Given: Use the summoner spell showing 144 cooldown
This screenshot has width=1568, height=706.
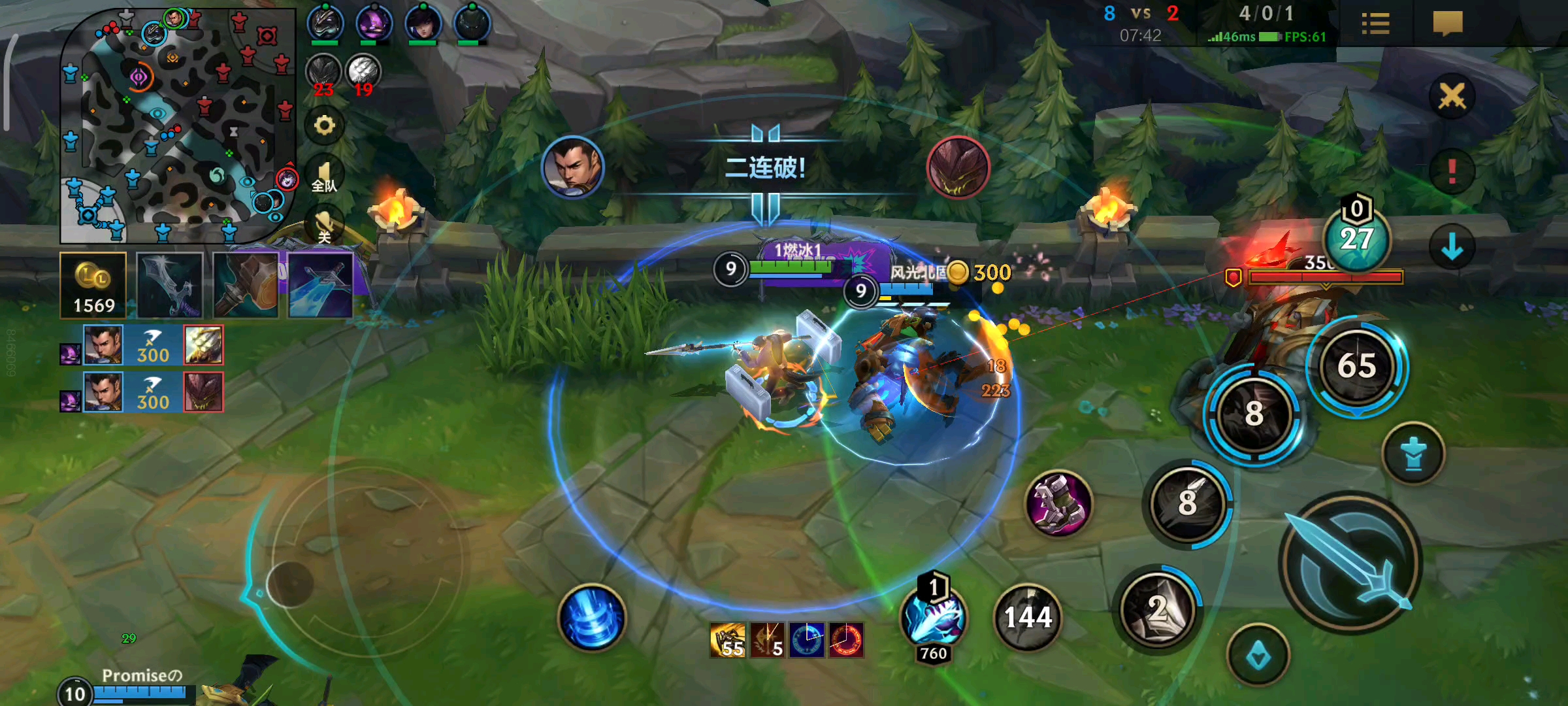Looking at the screenshot, I should [x=1028, y=617].
